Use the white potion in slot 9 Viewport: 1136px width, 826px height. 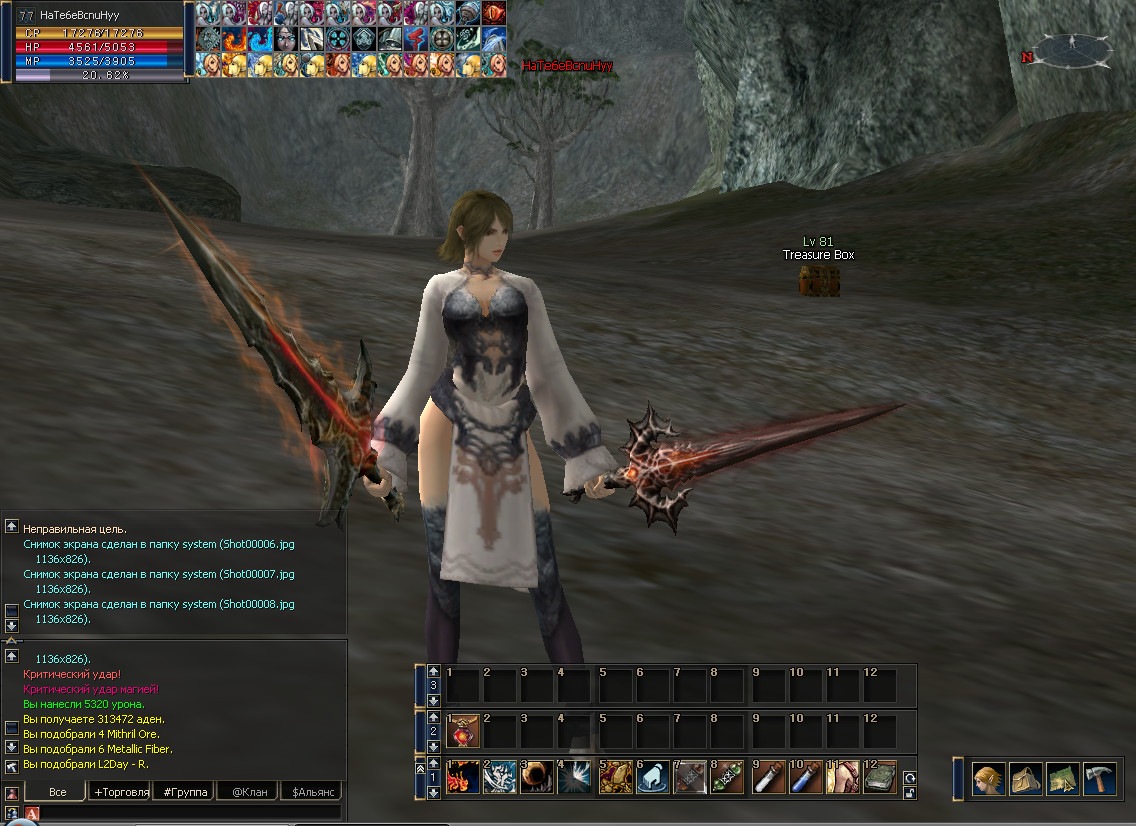[768, 778]
